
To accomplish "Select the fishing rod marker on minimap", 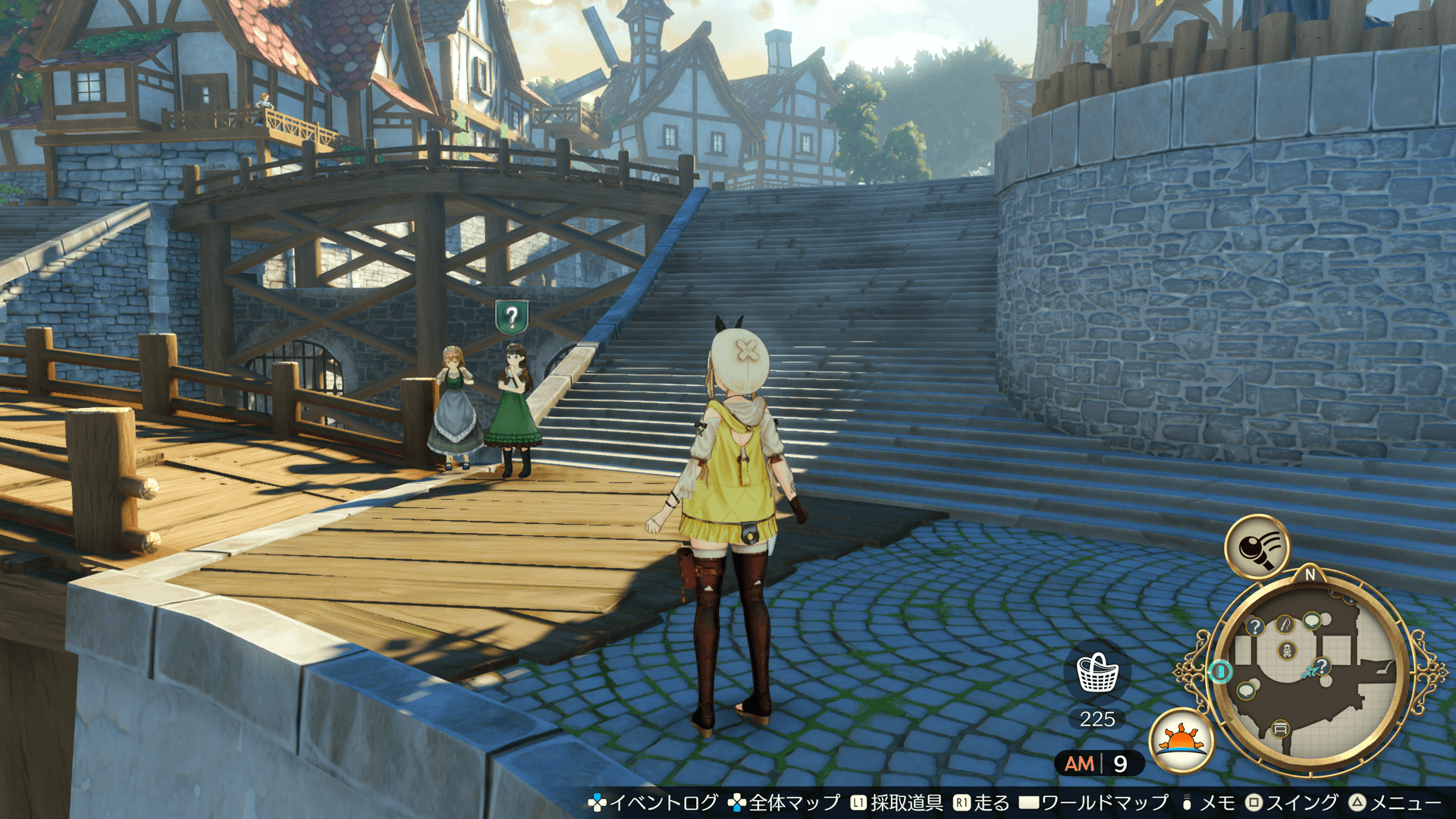I will [x=1285, y=624].
